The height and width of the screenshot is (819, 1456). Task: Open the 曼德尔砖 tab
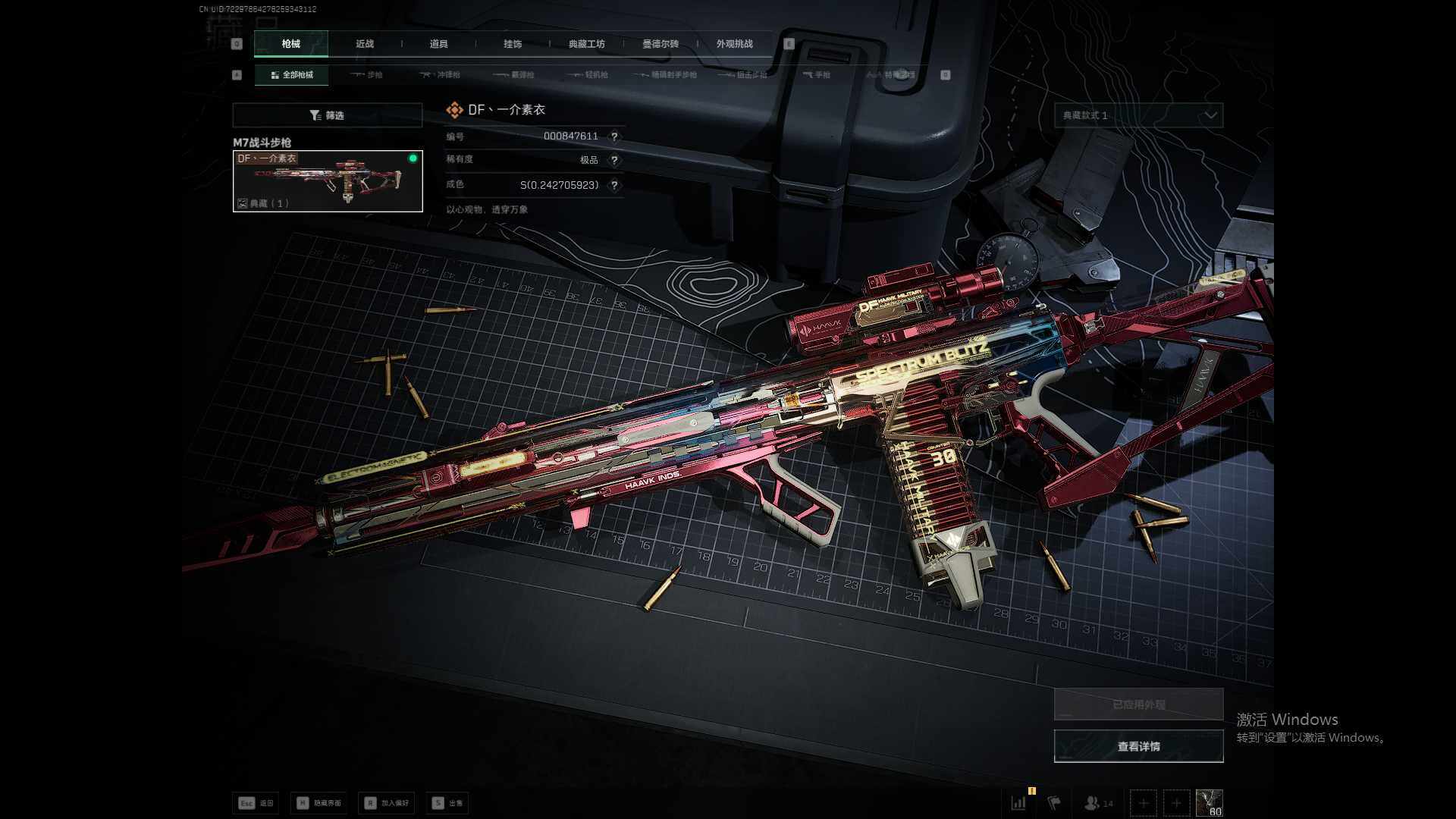(661, 44)
